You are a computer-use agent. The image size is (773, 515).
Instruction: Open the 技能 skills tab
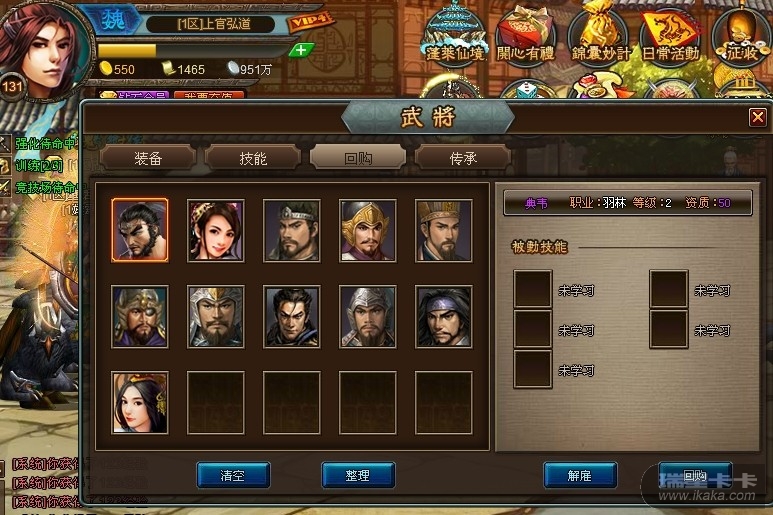[253, 158]
